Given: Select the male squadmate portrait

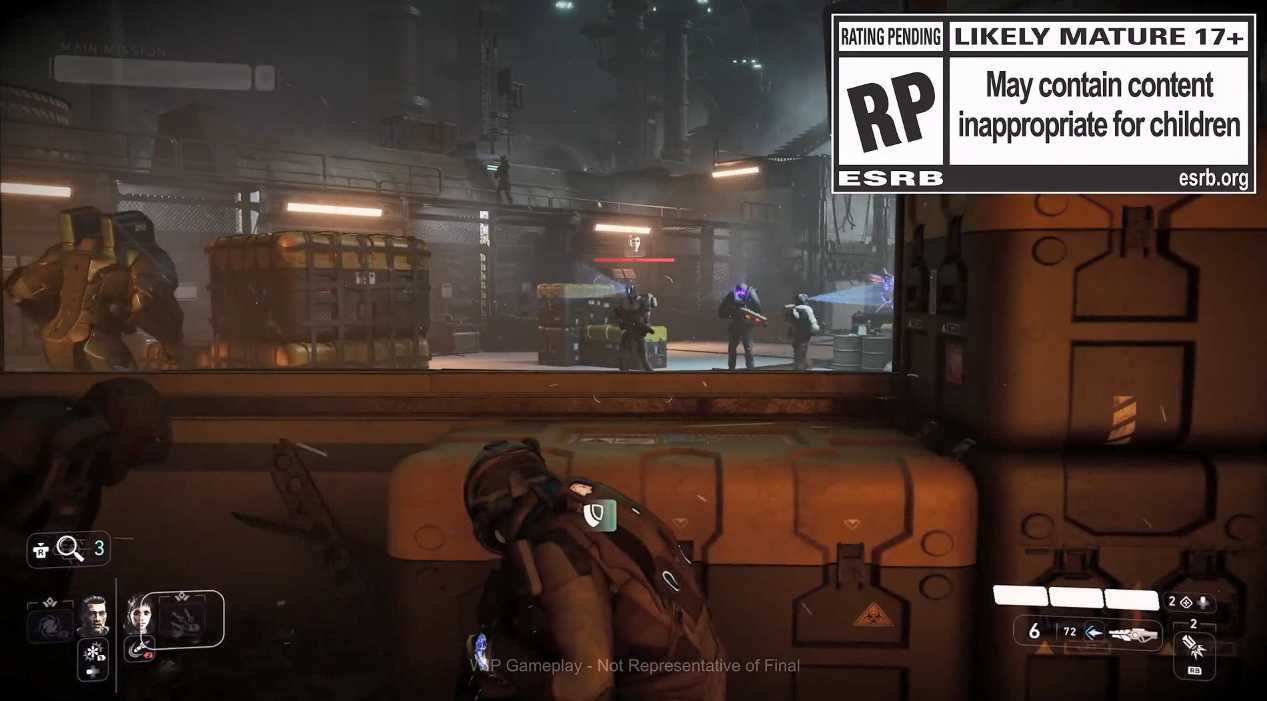Looking at the screenshot, I should coord(94,615).
